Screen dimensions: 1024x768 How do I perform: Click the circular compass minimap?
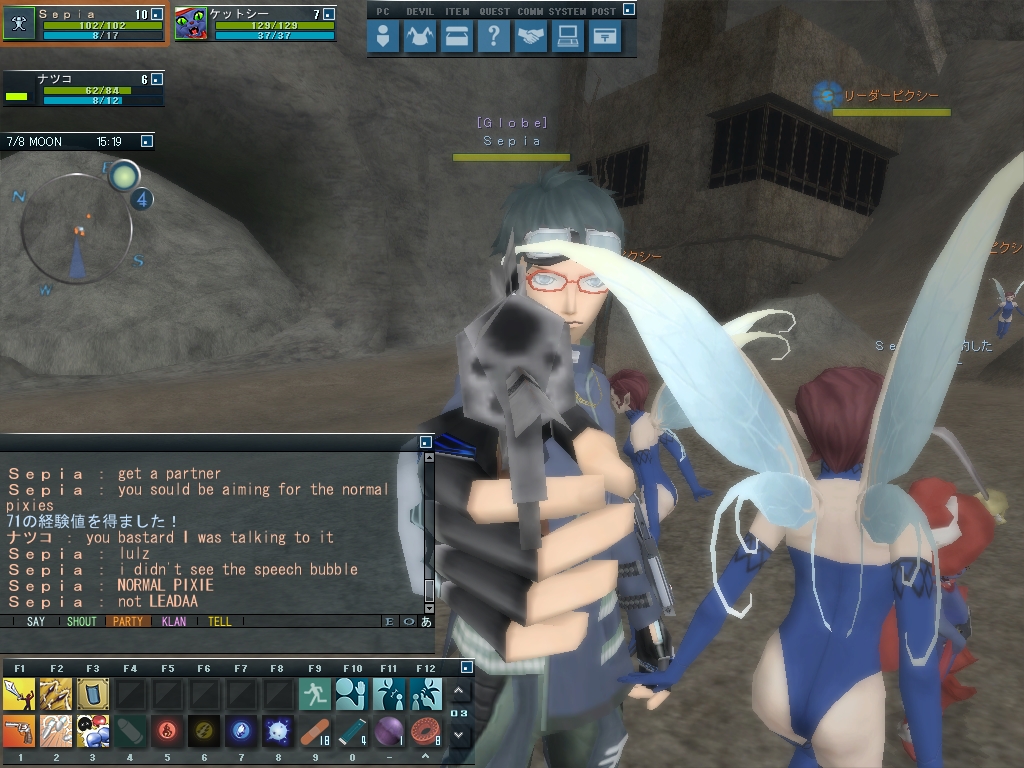[x=77, y=232]
